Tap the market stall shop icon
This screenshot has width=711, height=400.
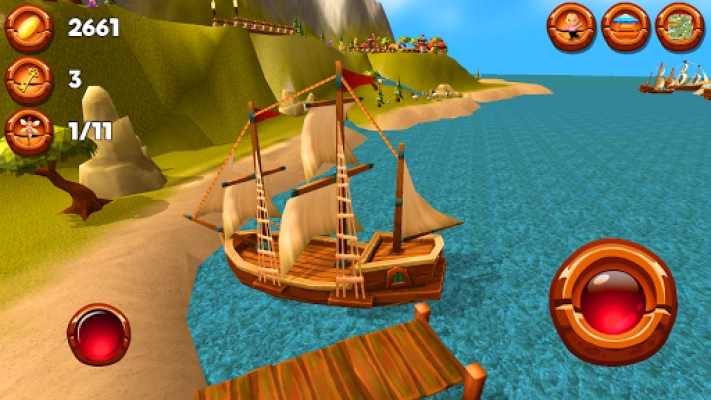point(626,27)
